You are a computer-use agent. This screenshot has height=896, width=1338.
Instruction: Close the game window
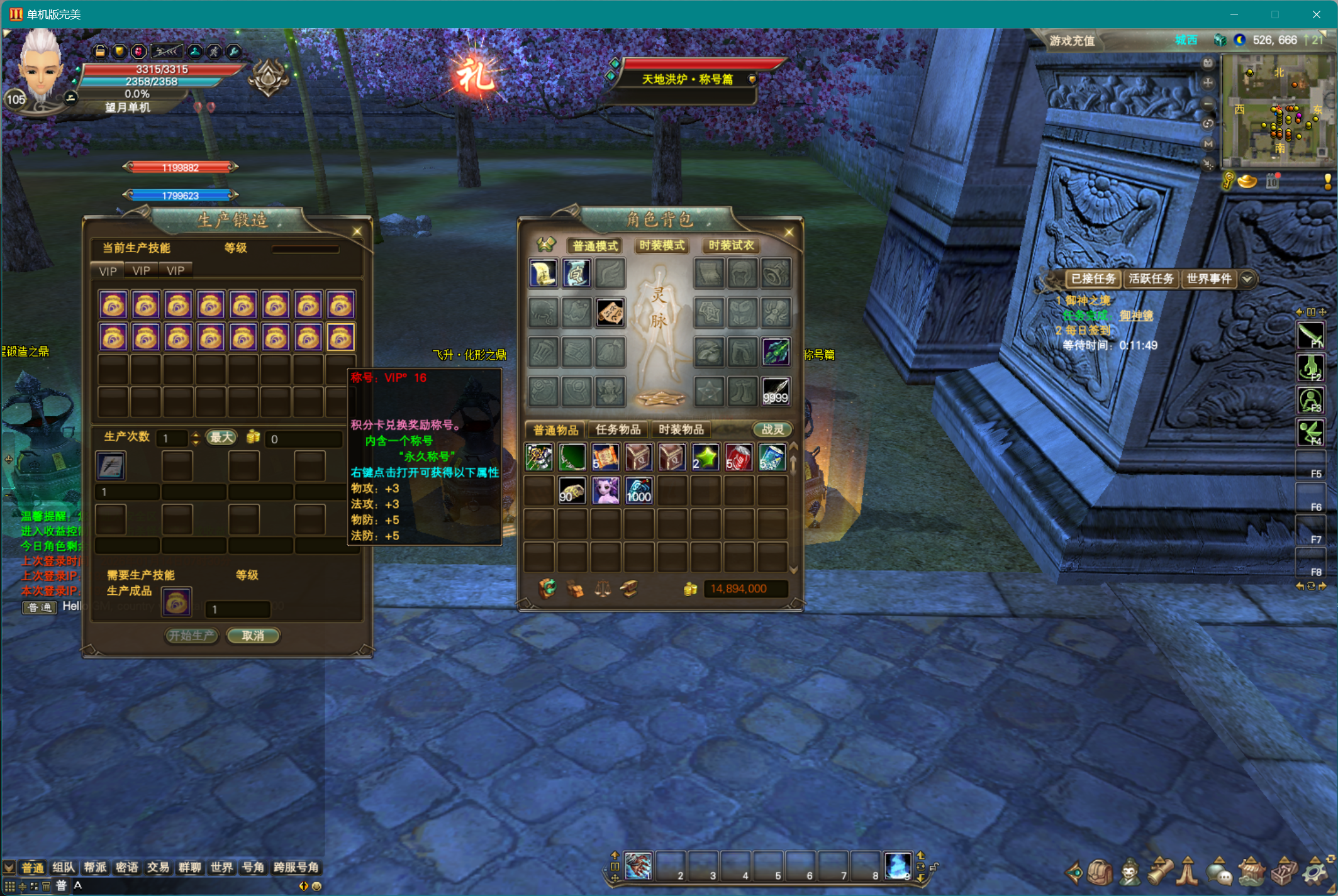click(x=1316, y=14)
